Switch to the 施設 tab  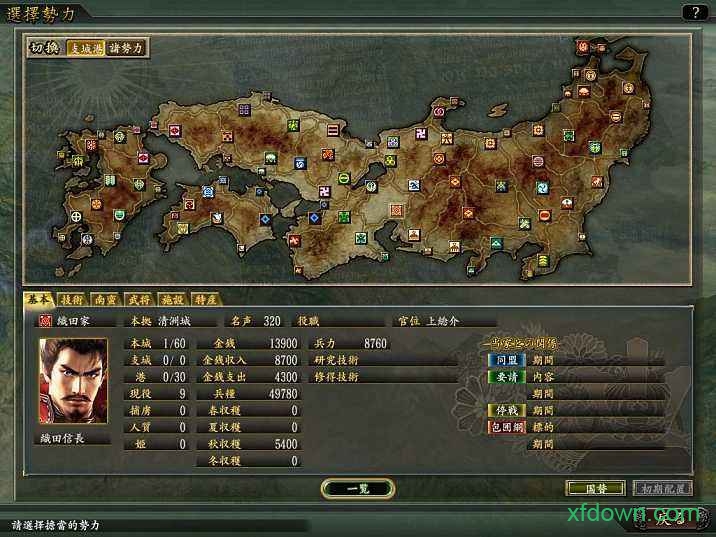tap(174, 298)
